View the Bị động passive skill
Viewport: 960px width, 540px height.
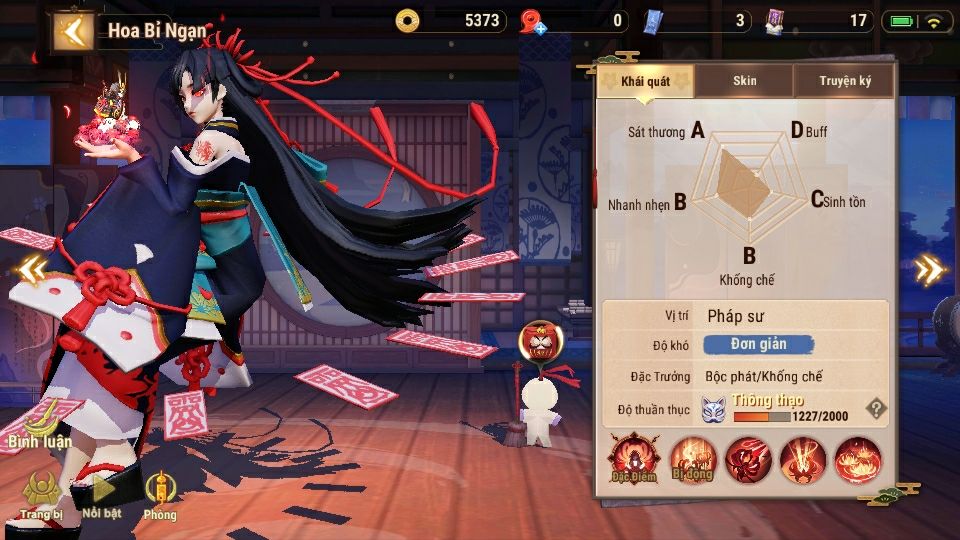pos(692,461)
